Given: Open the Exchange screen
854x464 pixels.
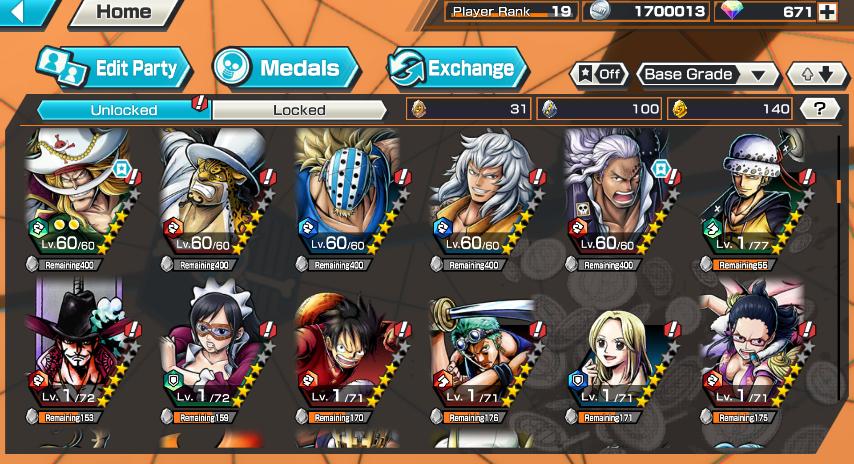Looking at the screenshot, I should tap(458, 68).
